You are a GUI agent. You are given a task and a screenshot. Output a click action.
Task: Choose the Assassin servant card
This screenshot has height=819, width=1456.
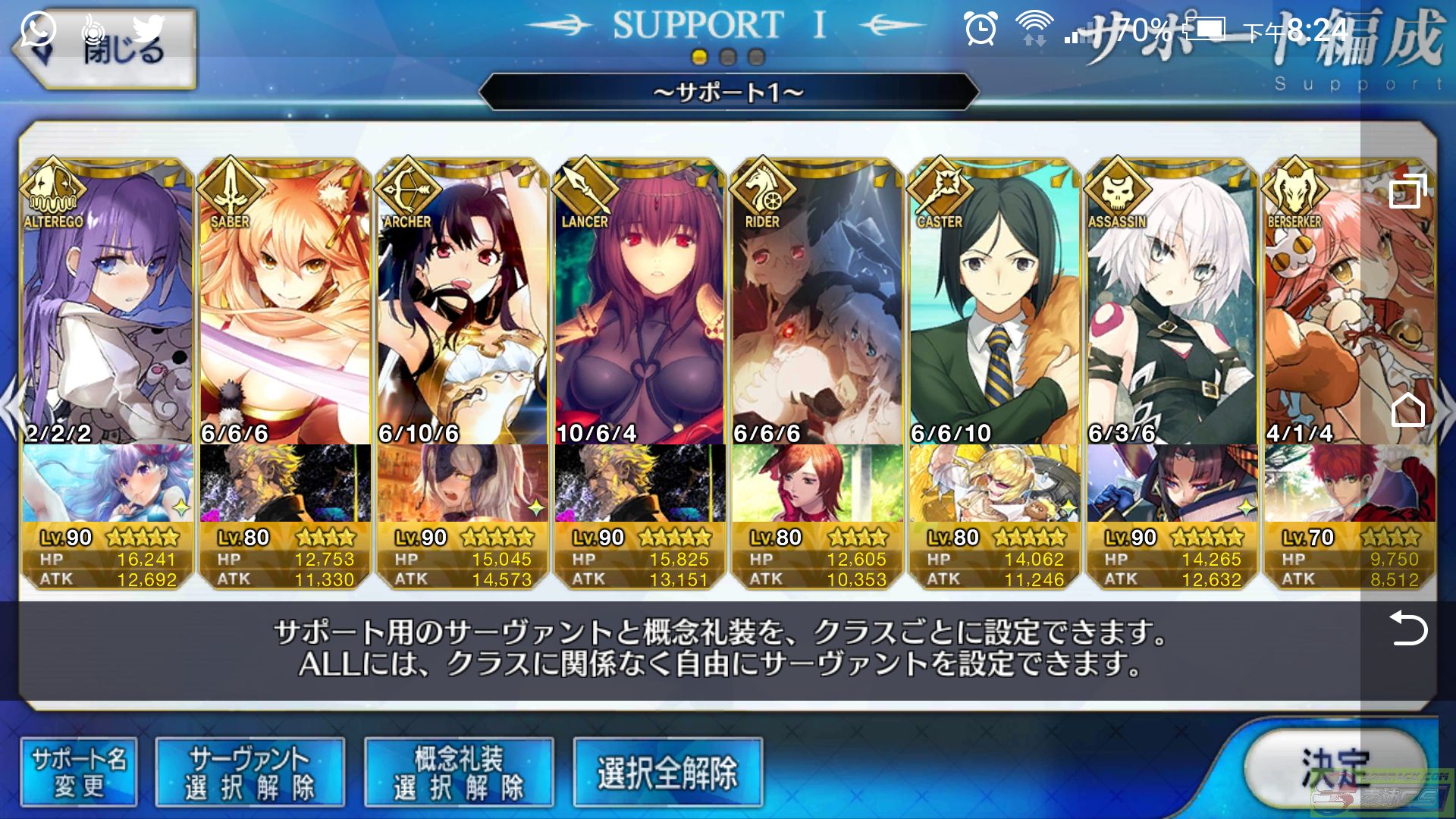tap(1172, 303)
